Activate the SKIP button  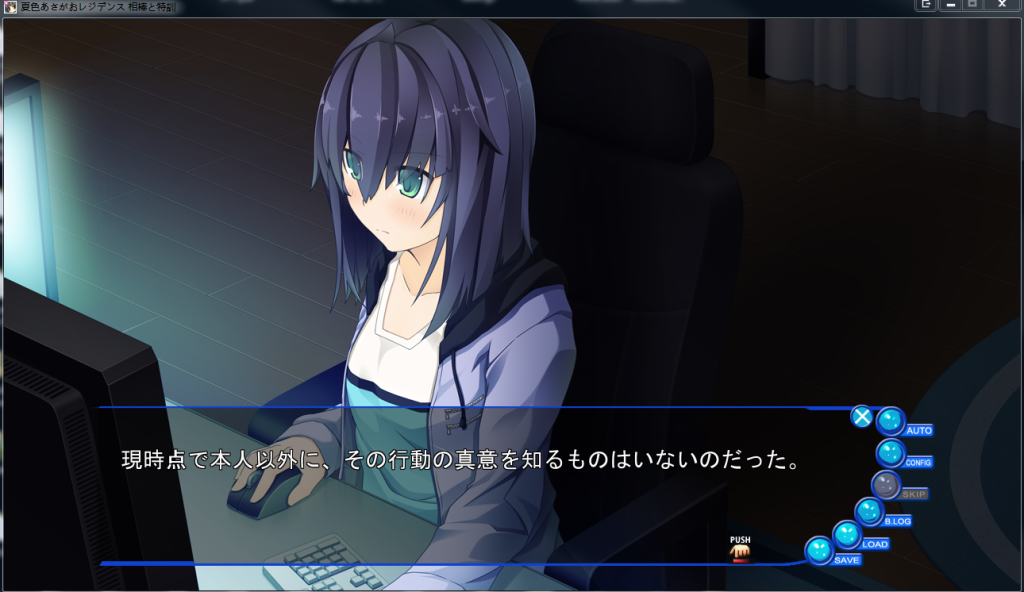[x=886, y=486]
